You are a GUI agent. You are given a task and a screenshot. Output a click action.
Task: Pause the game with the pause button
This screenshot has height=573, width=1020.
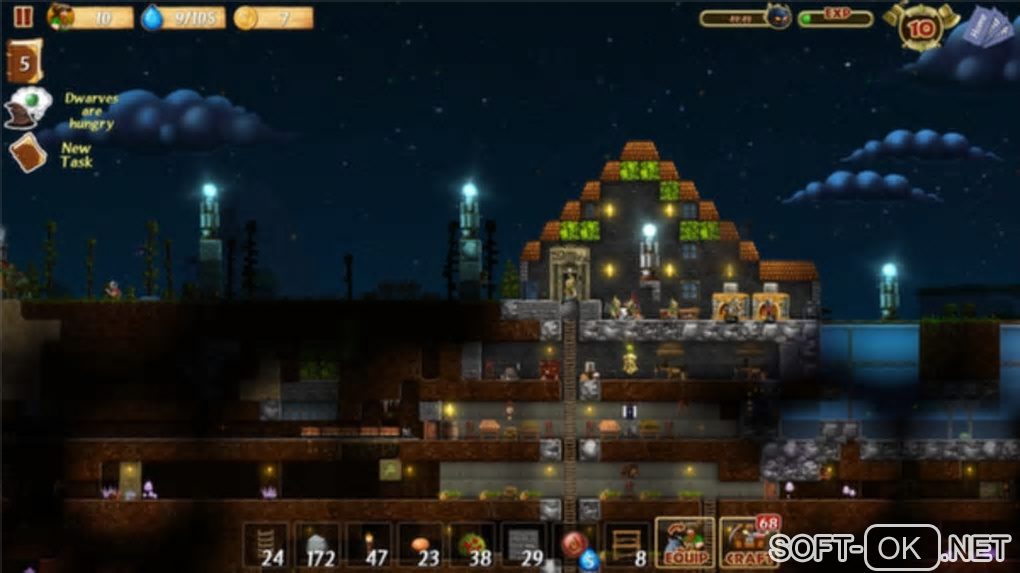[23, 17]
